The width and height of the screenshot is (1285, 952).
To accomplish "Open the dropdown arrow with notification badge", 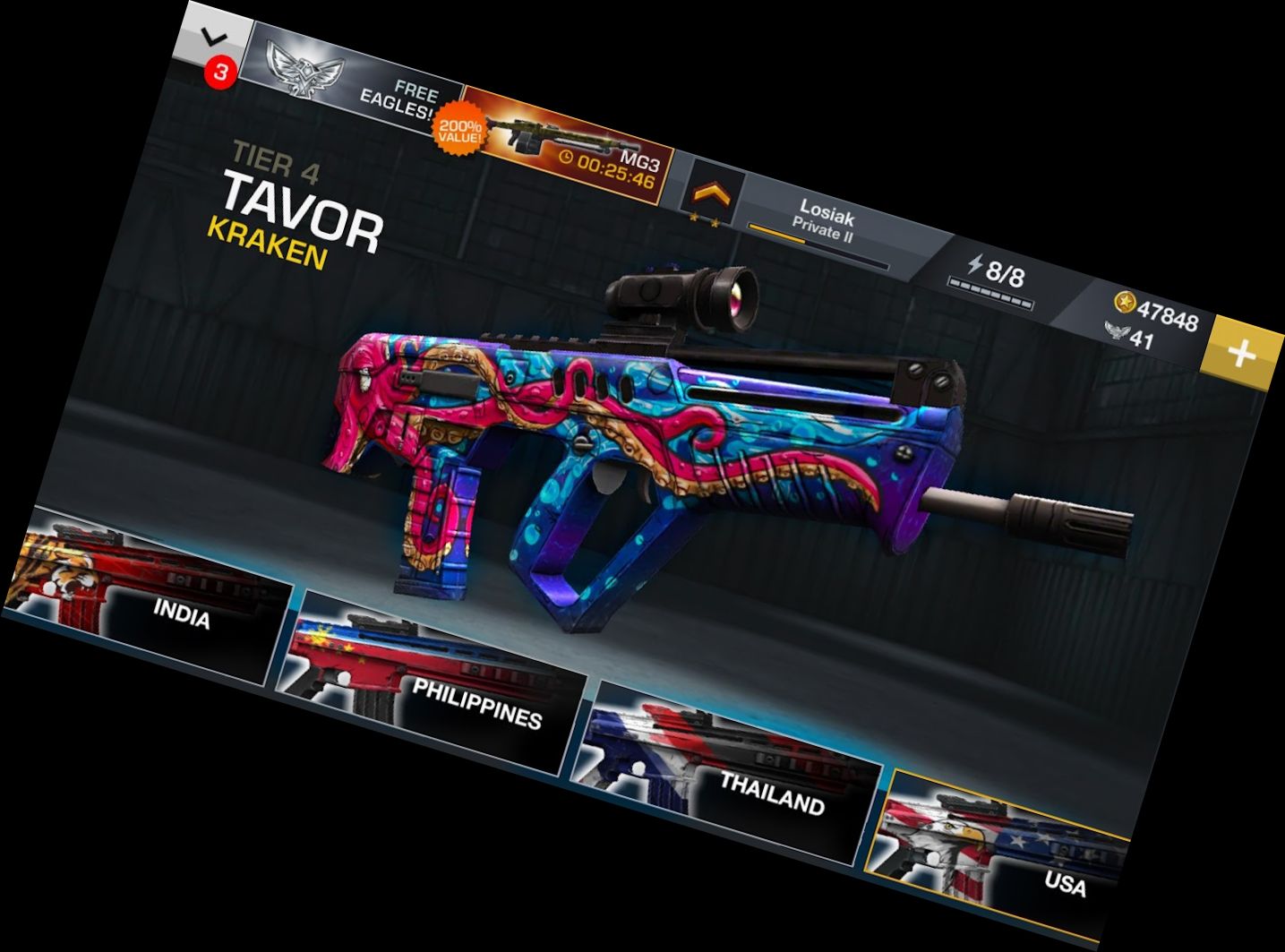I will click(213, 43).
